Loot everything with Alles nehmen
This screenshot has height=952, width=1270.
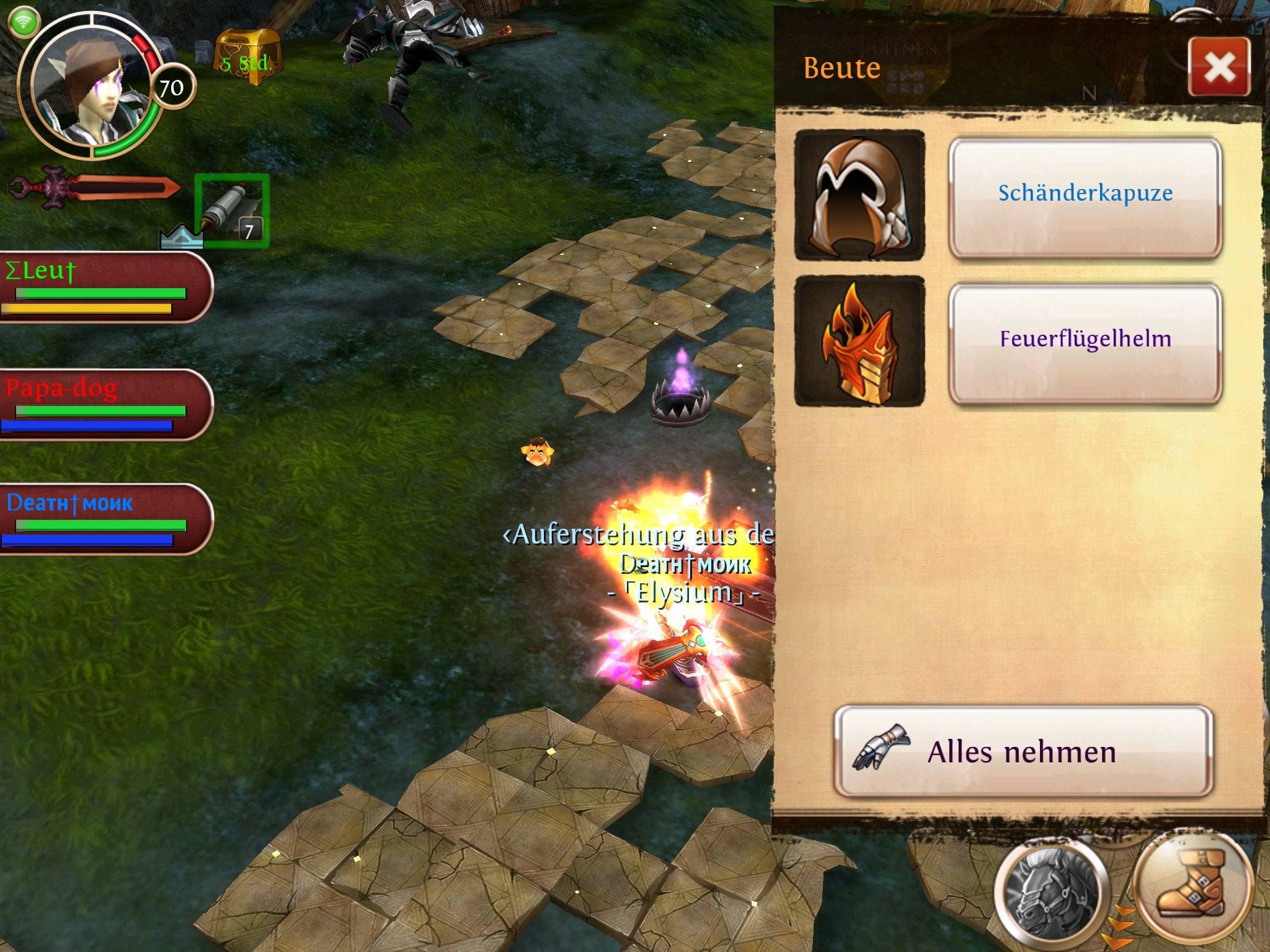(x=1023, y=751)
